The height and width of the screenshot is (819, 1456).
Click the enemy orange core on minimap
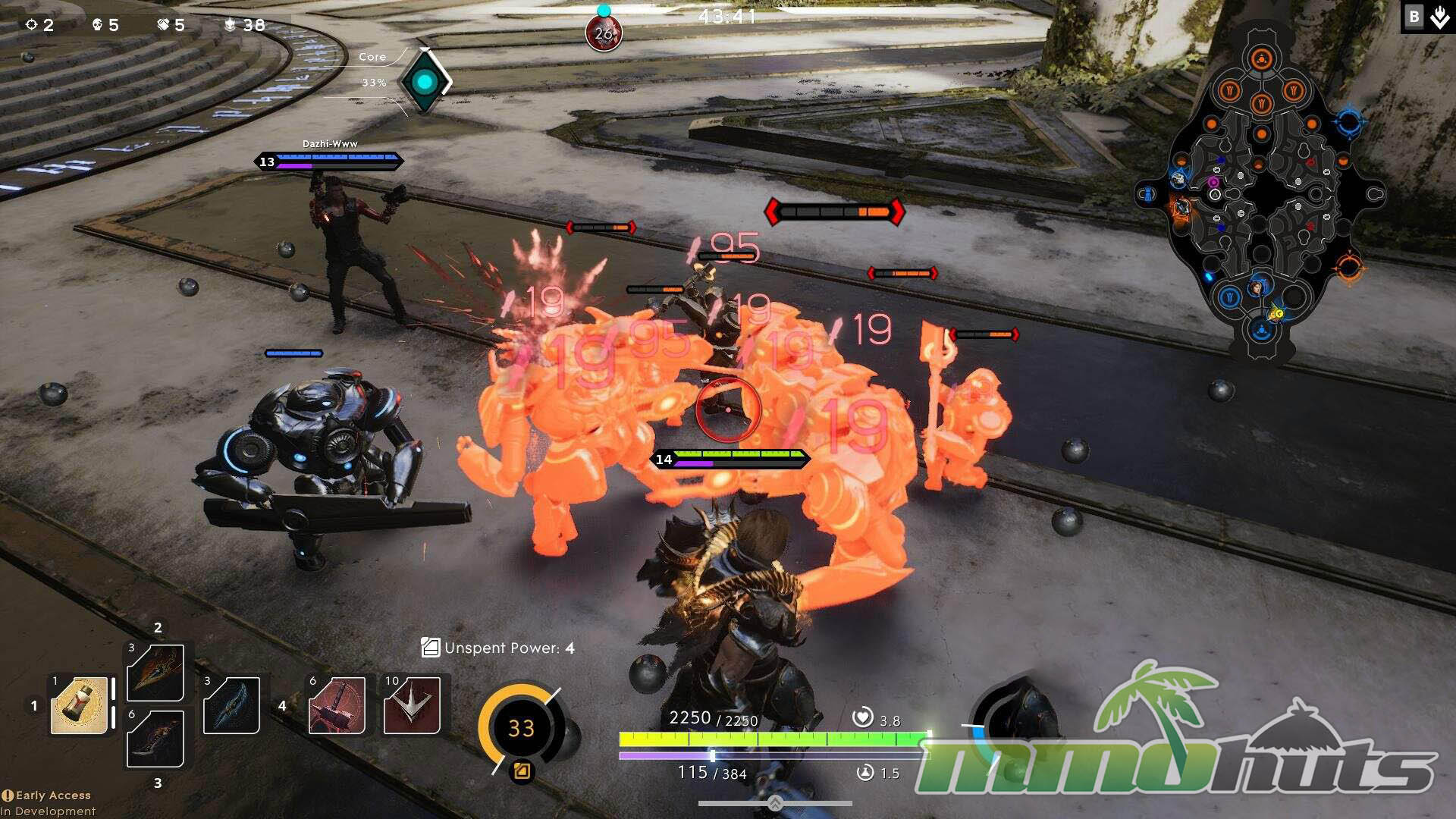[x=1261, y=58]
